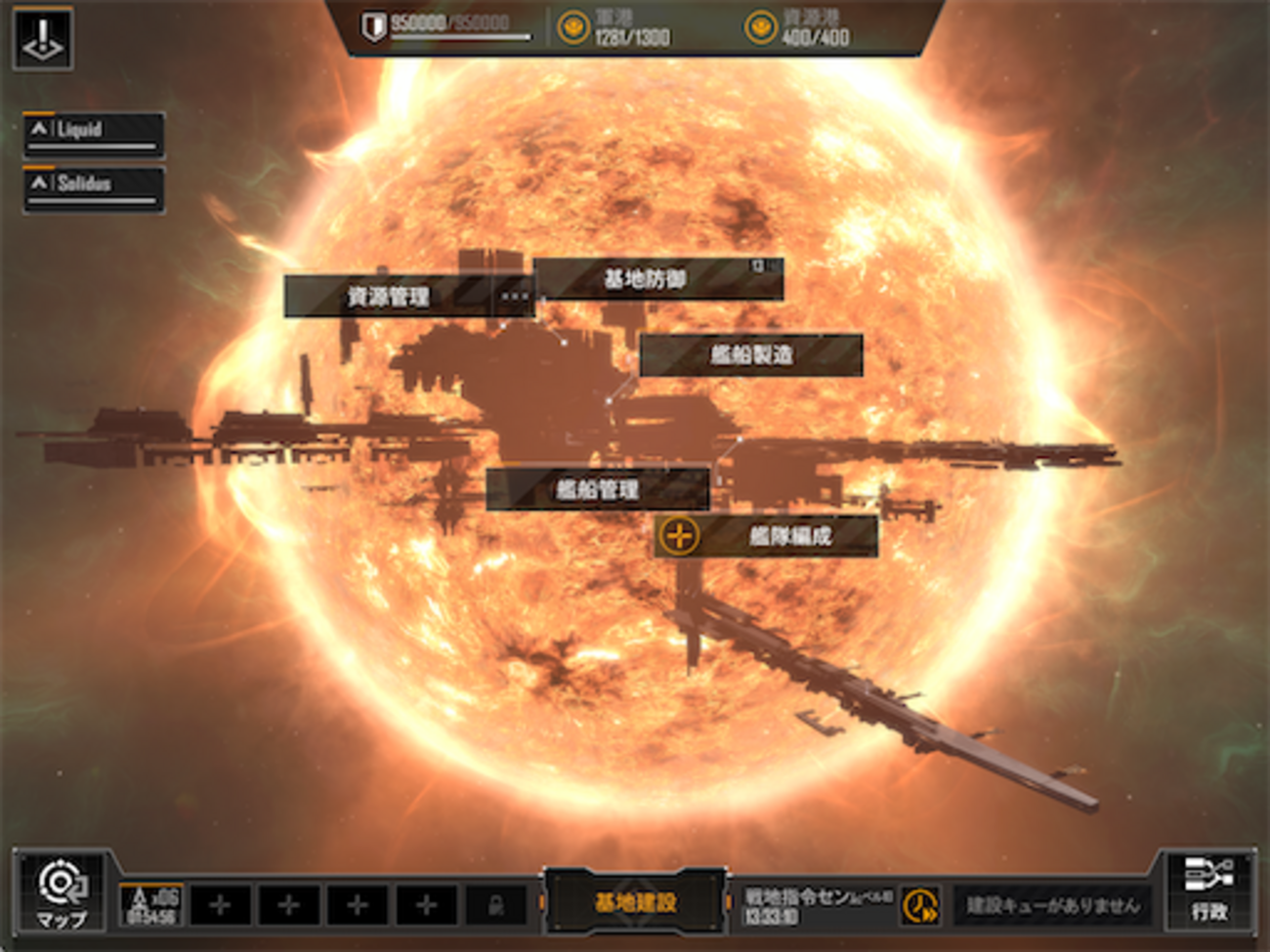Open 艦船製造 ship construction
The width and height of the screenshot is (1270, 952).
[x=750, y=354]
